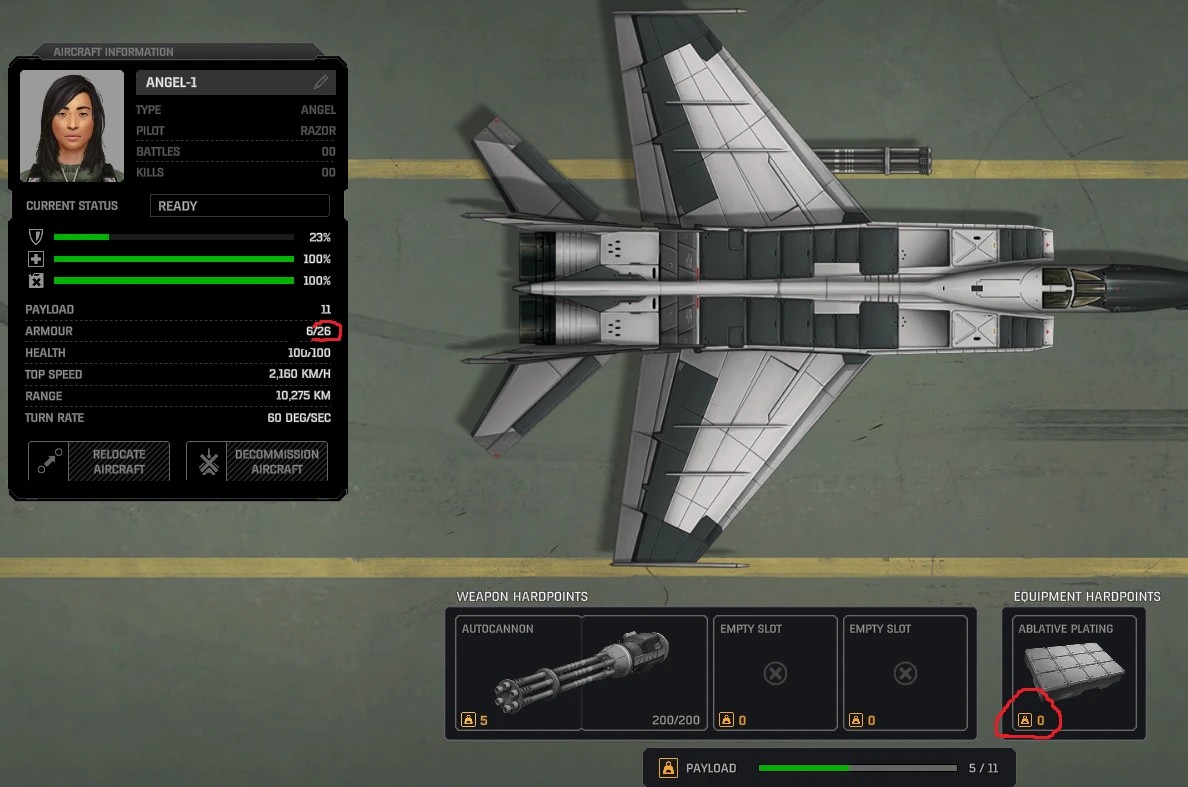Screen dimensions: 1188x787
Task: Rename the aircraft with the pencil icon
Action: 321,82
